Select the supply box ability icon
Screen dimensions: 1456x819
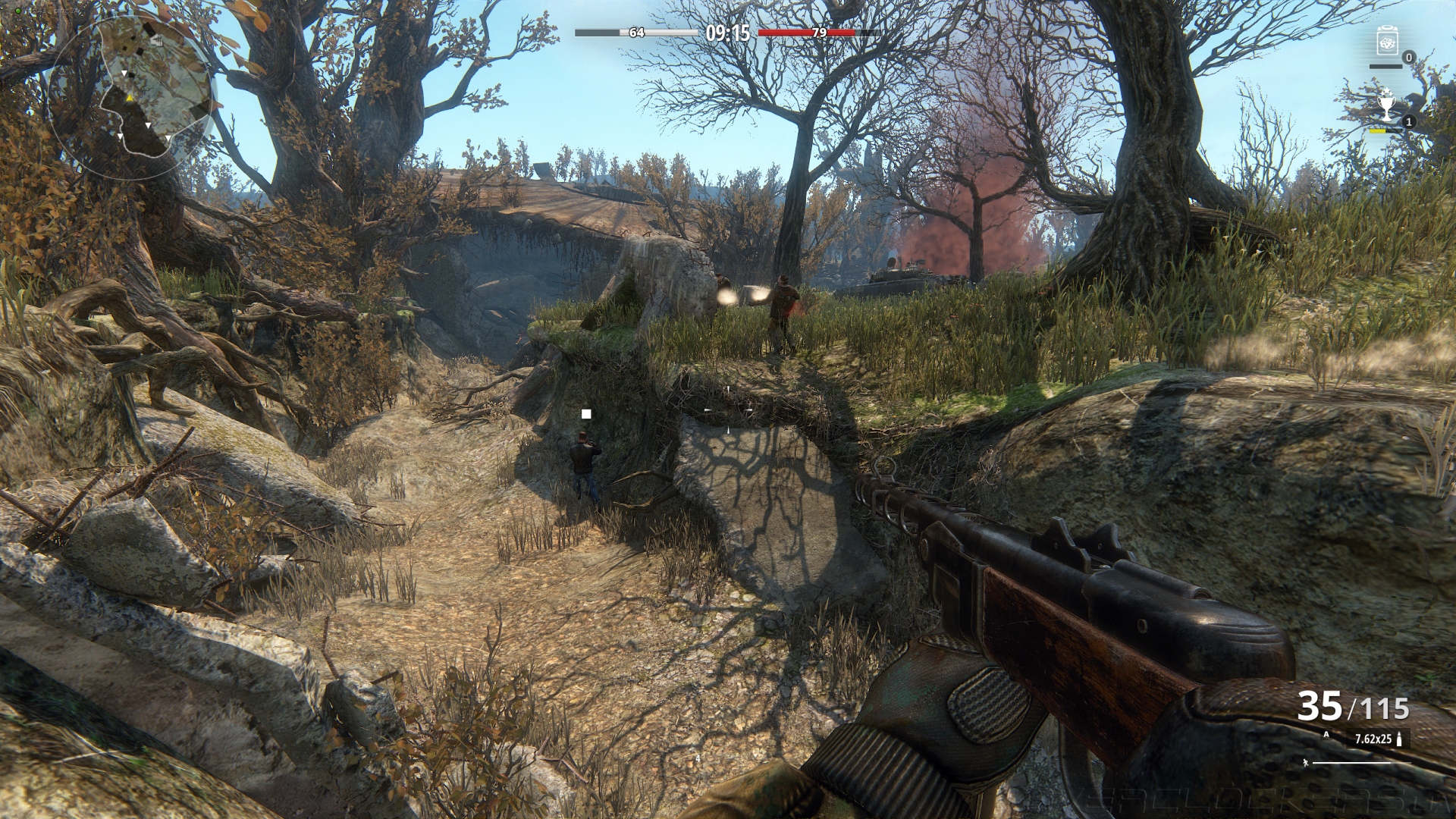(x=1387, y=42)
